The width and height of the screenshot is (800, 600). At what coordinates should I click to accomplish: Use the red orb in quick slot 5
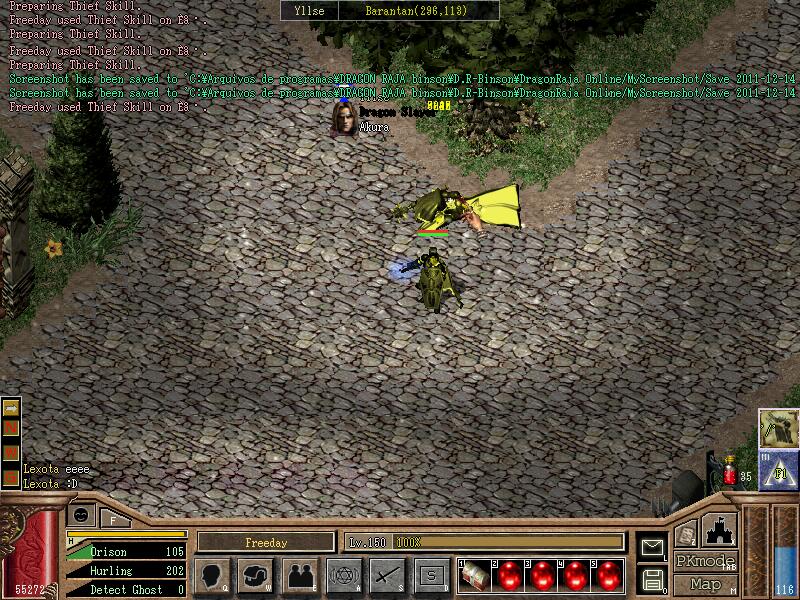click(x=608, y=575)
